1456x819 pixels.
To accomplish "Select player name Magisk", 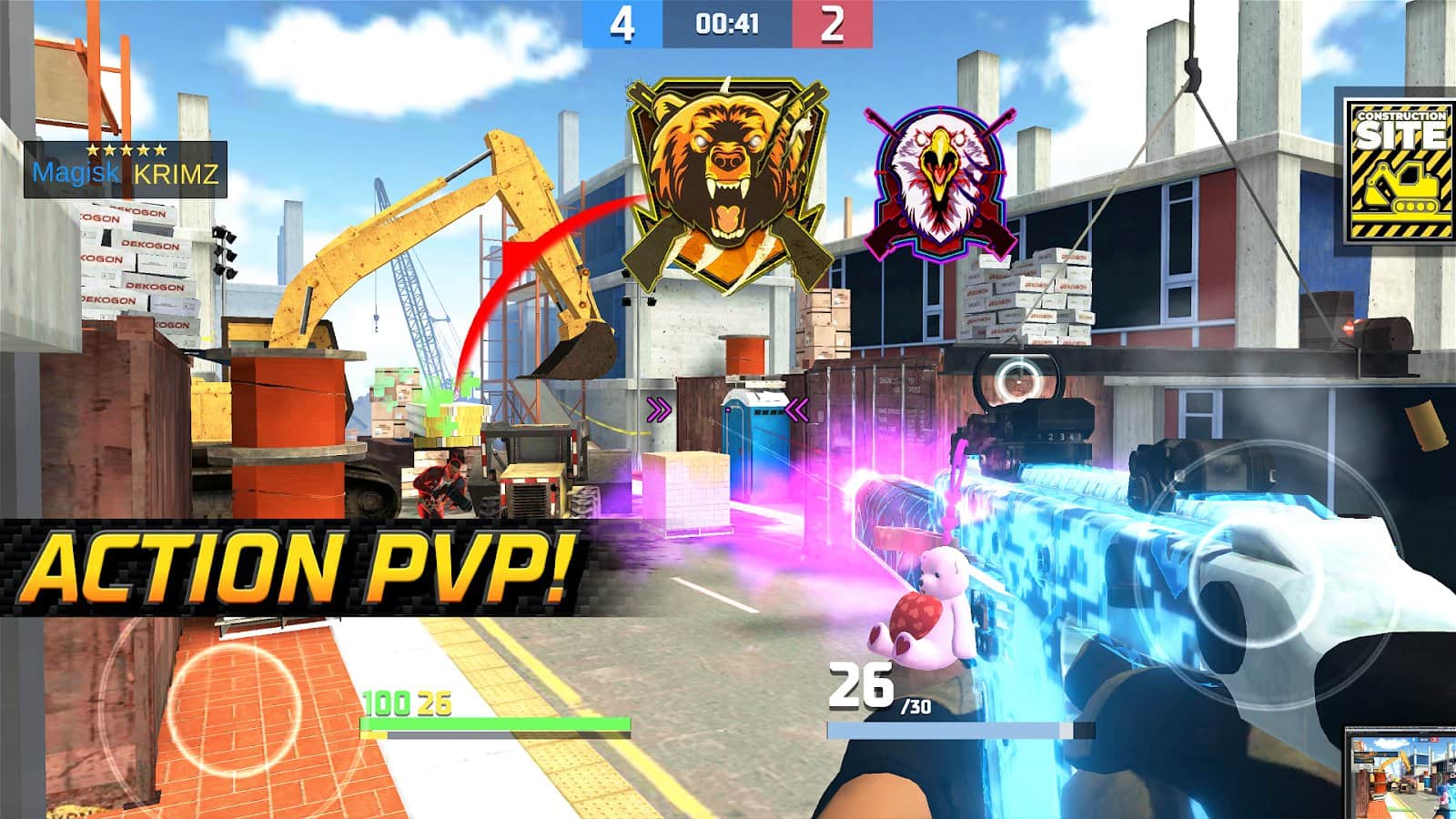I will (76, 173).
